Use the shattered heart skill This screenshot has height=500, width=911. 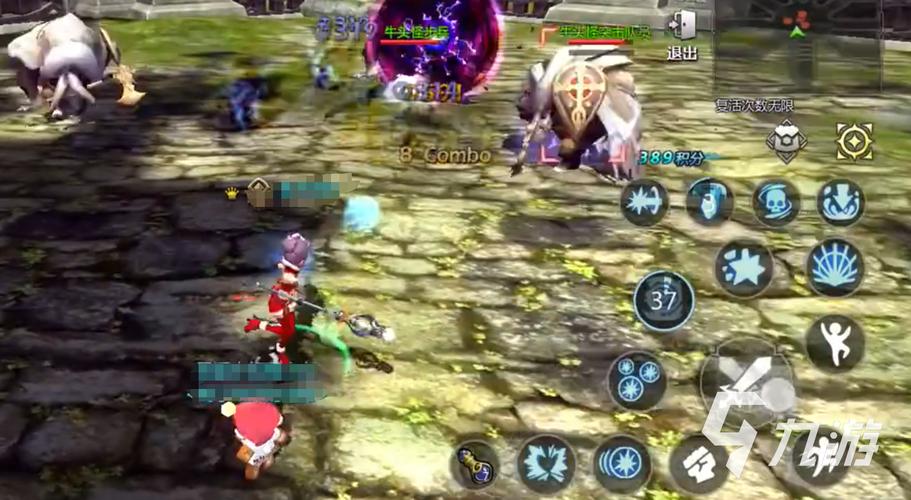coord(546,464)
